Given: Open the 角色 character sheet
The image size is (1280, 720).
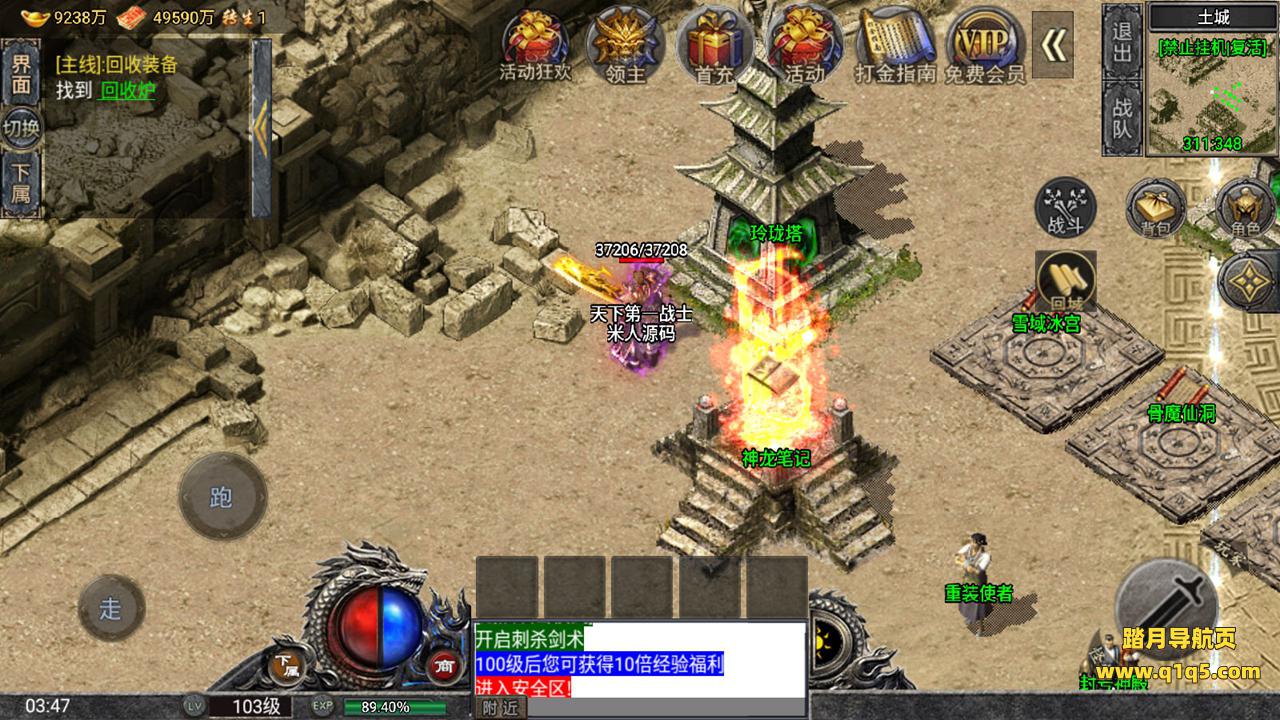Looking at the screenshot, I should click(x=1245, y=208).
